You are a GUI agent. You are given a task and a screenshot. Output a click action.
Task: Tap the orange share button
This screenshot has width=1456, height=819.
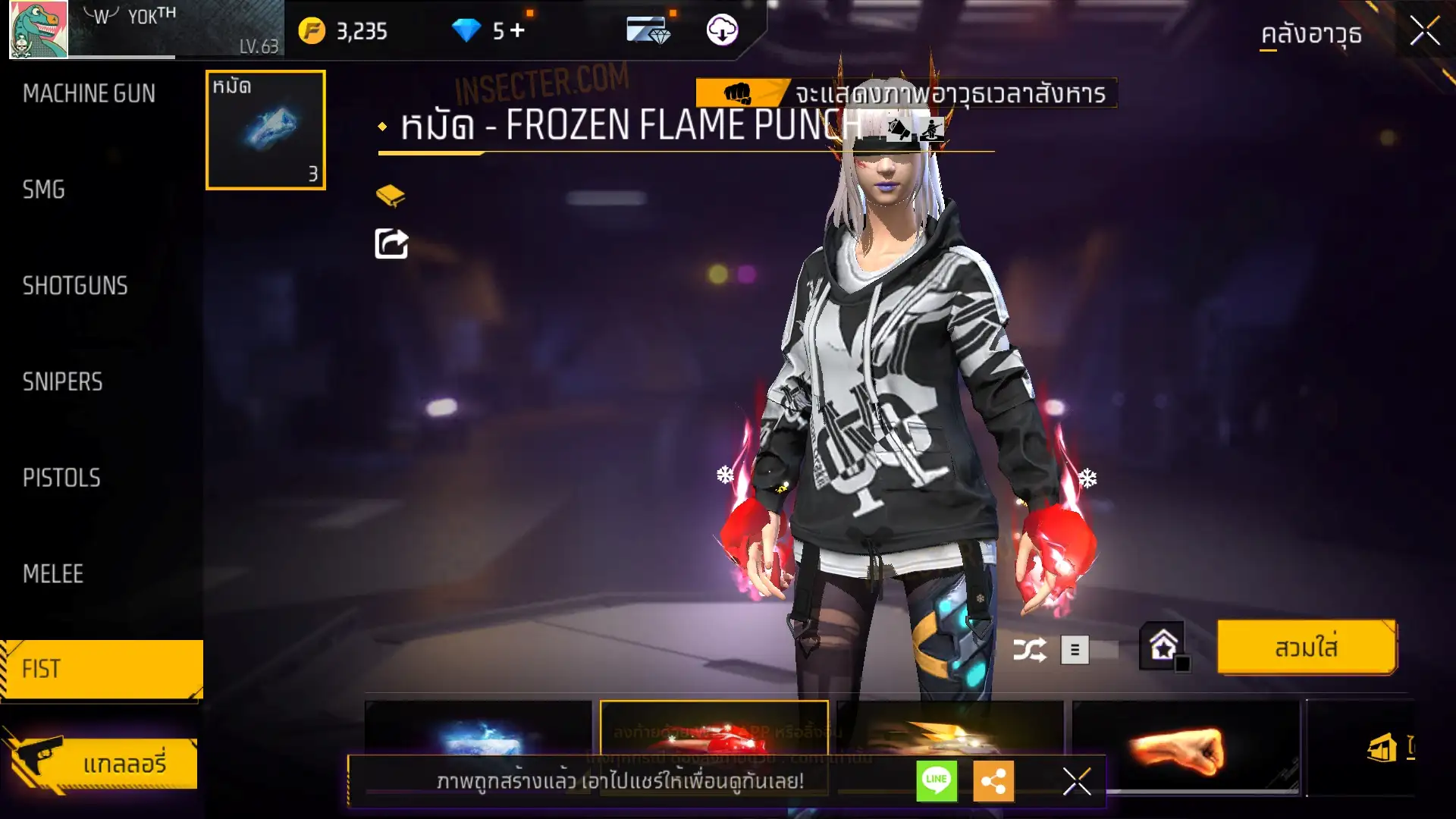[993, 780]
